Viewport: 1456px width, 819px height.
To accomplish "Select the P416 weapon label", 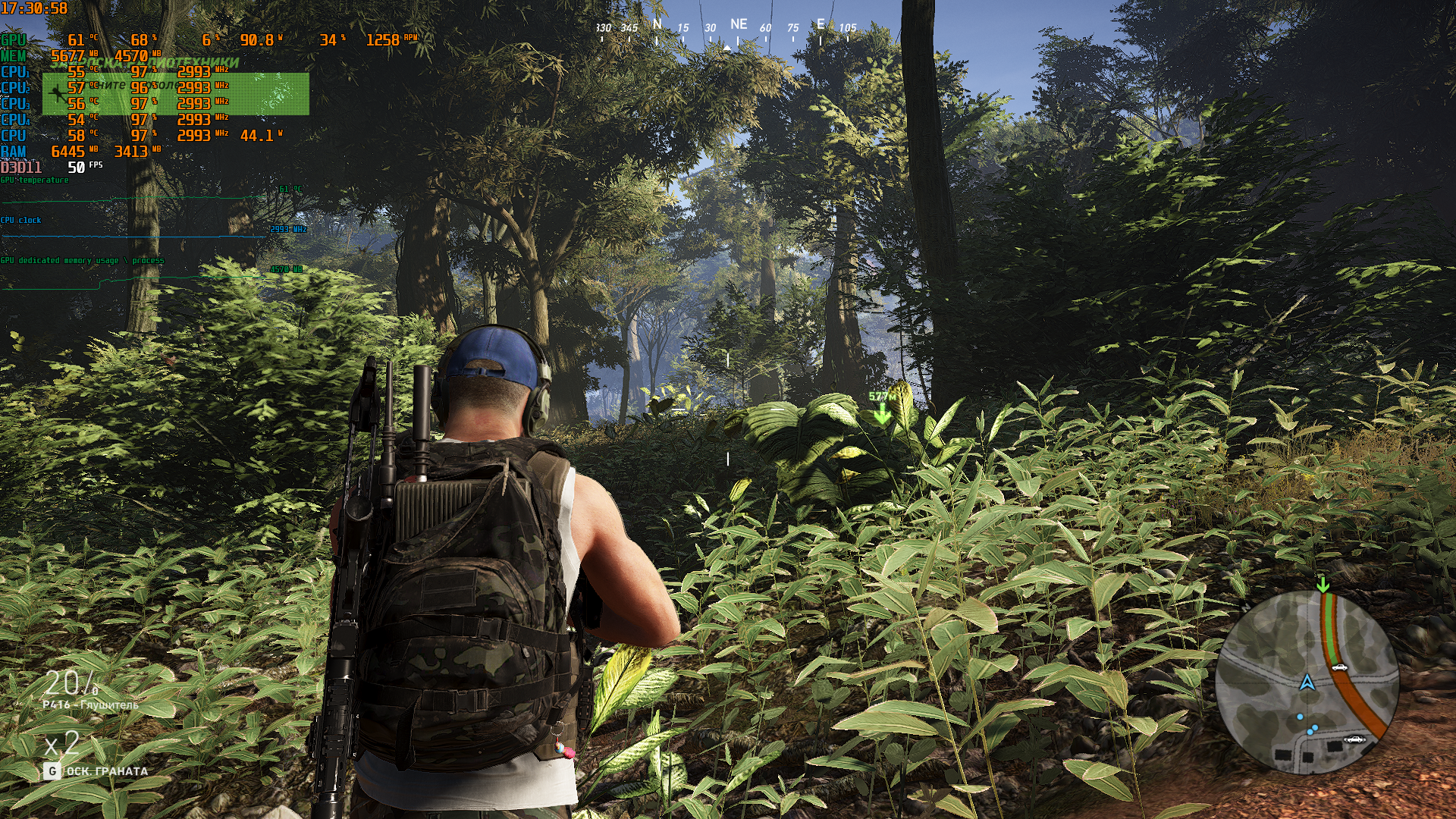I will [x=90, y=704].
